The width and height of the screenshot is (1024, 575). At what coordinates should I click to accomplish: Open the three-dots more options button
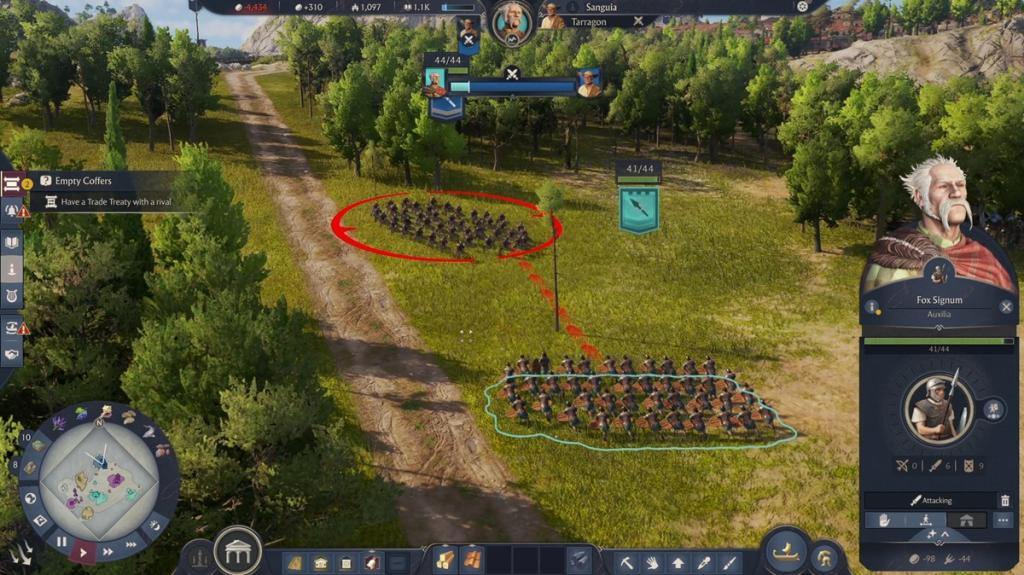click(x=1003, y=520)
